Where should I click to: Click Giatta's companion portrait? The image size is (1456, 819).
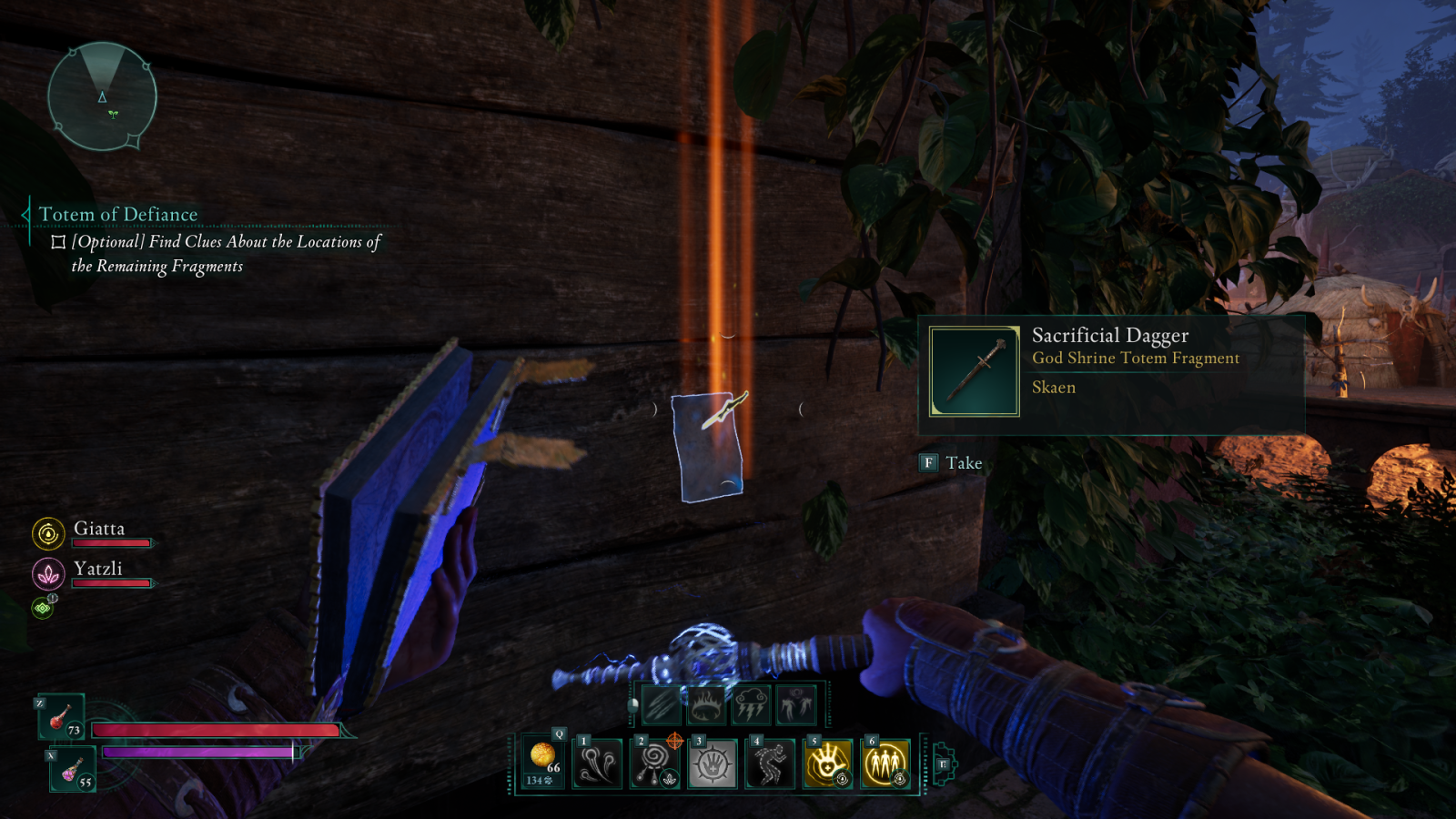(x=48, y=534)
